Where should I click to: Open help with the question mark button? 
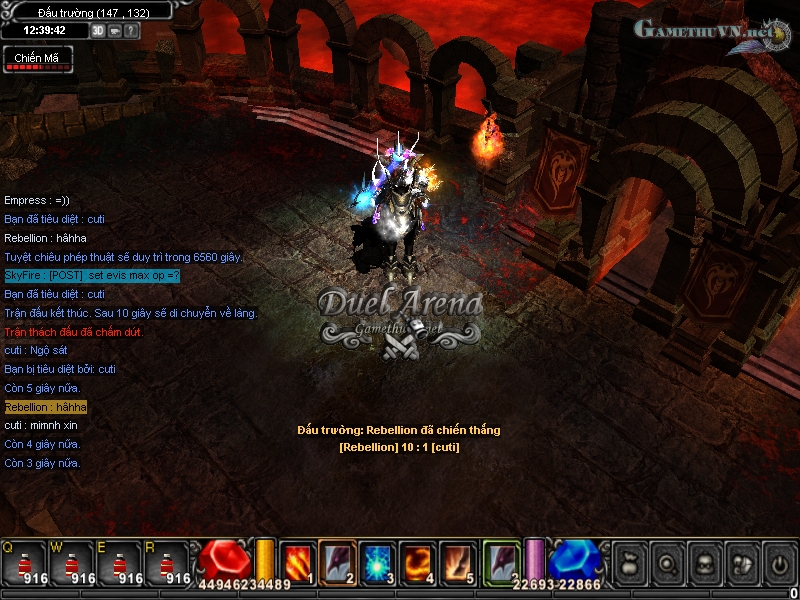pos(131,30)
